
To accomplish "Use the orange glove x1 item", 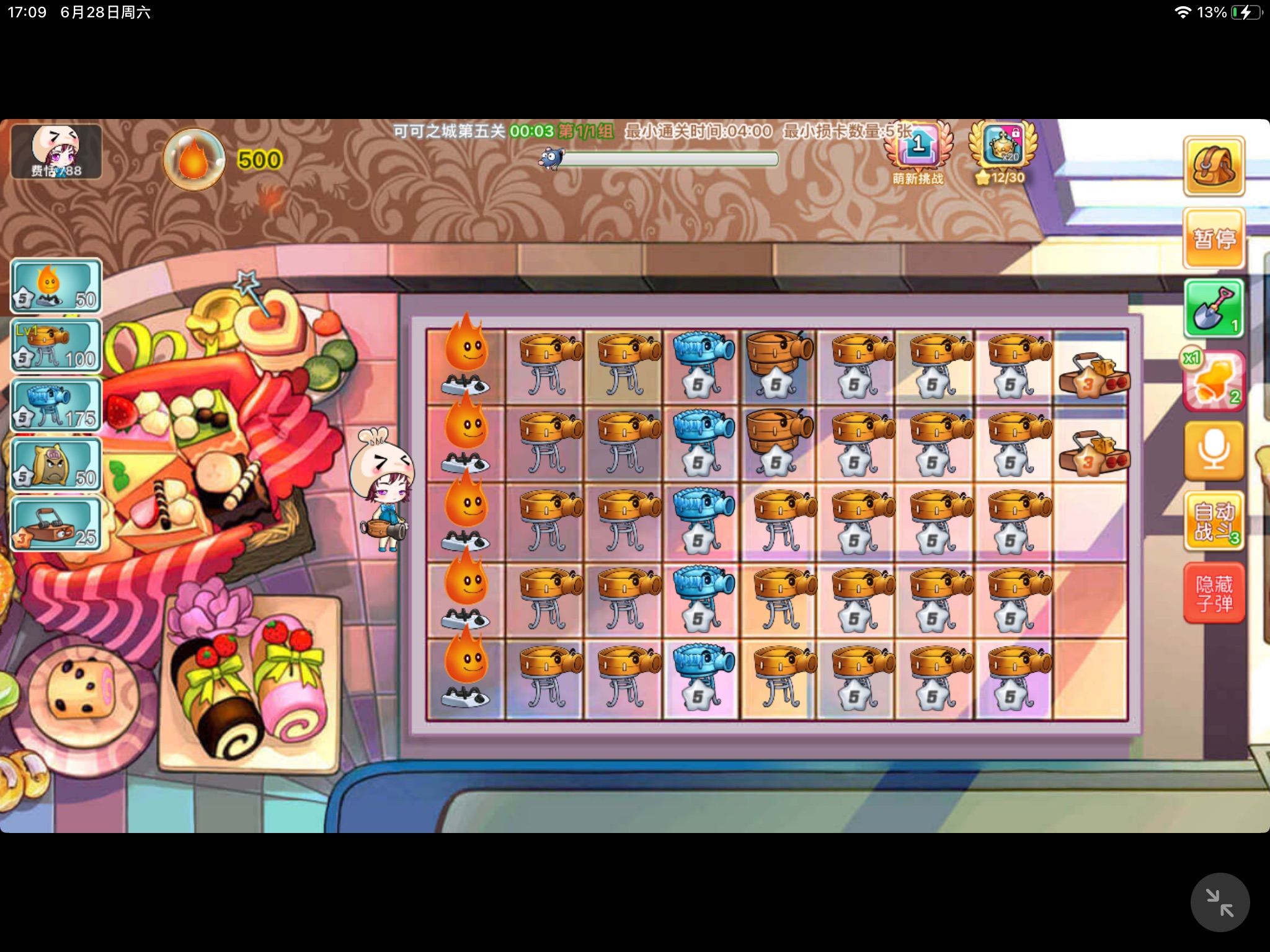I will (x=1214, y=380).
